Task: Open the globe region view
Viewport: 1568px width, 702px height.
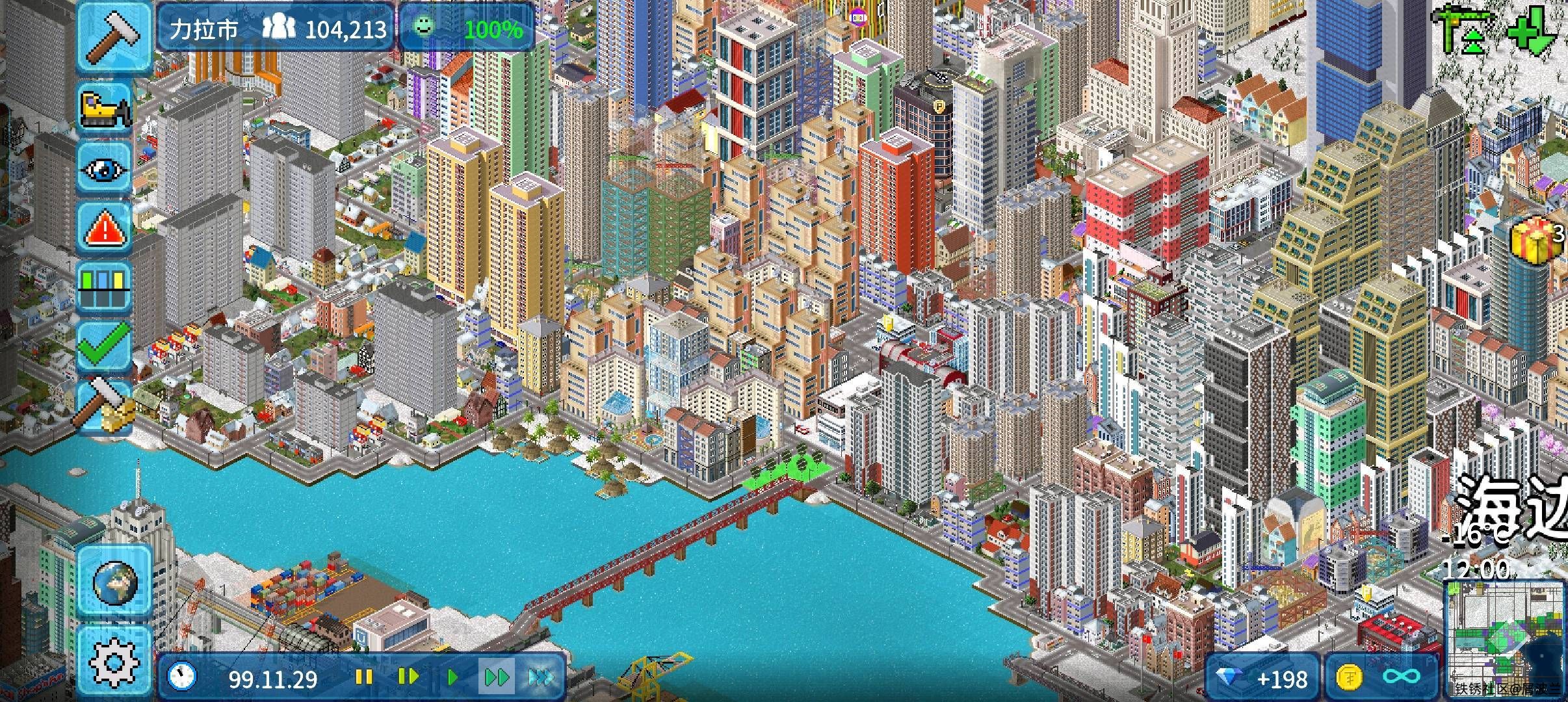Action: pos(114,582)
